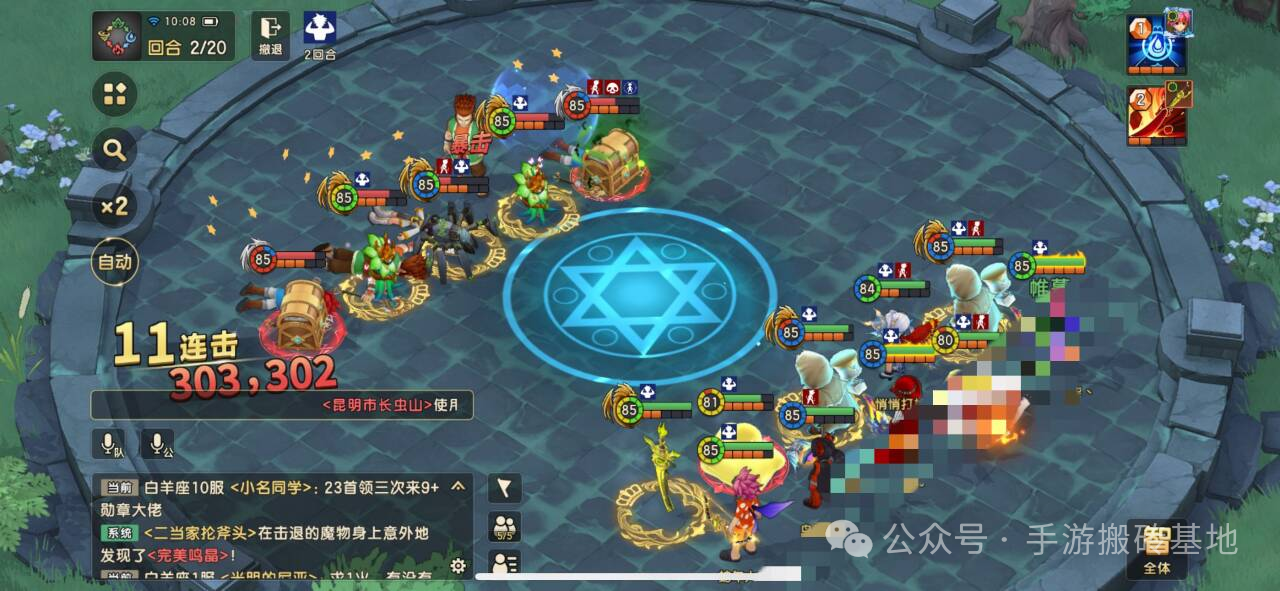This screenshot has height=591, width=1280.
Task: Open the elemental affinity wheel icon
Action: click(x=118, y=36)
